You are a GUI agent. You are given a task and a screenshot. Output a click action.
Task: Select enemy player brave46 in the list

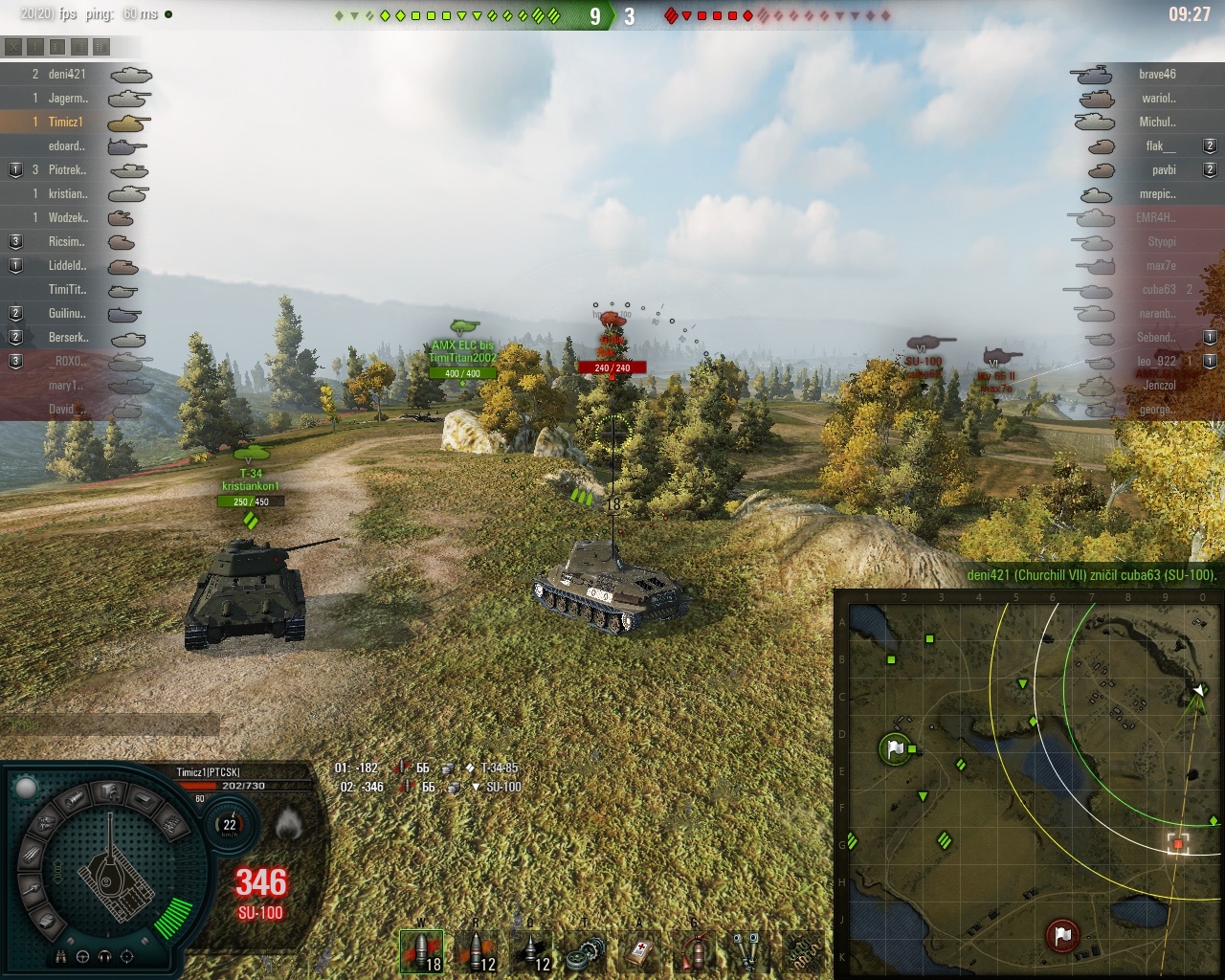(x=1157, y=74)
